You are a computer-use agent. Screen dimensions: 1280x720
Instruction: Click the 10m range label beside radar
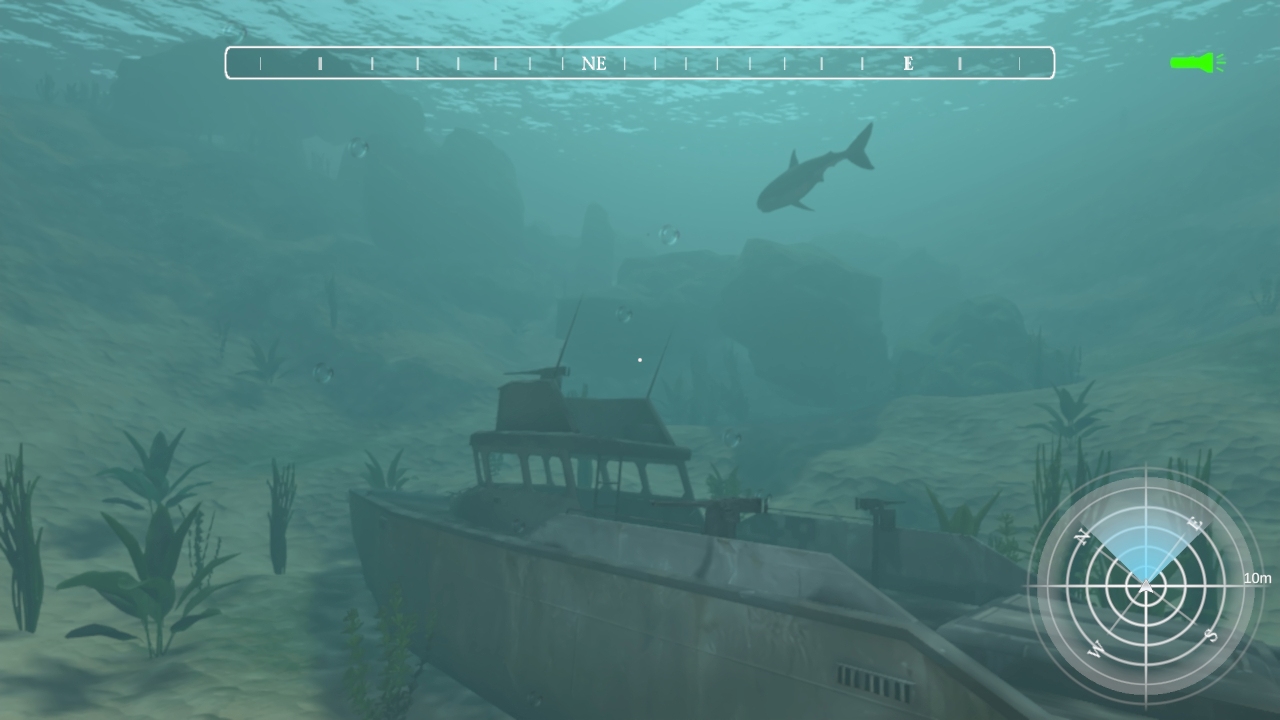point(1257,578)
